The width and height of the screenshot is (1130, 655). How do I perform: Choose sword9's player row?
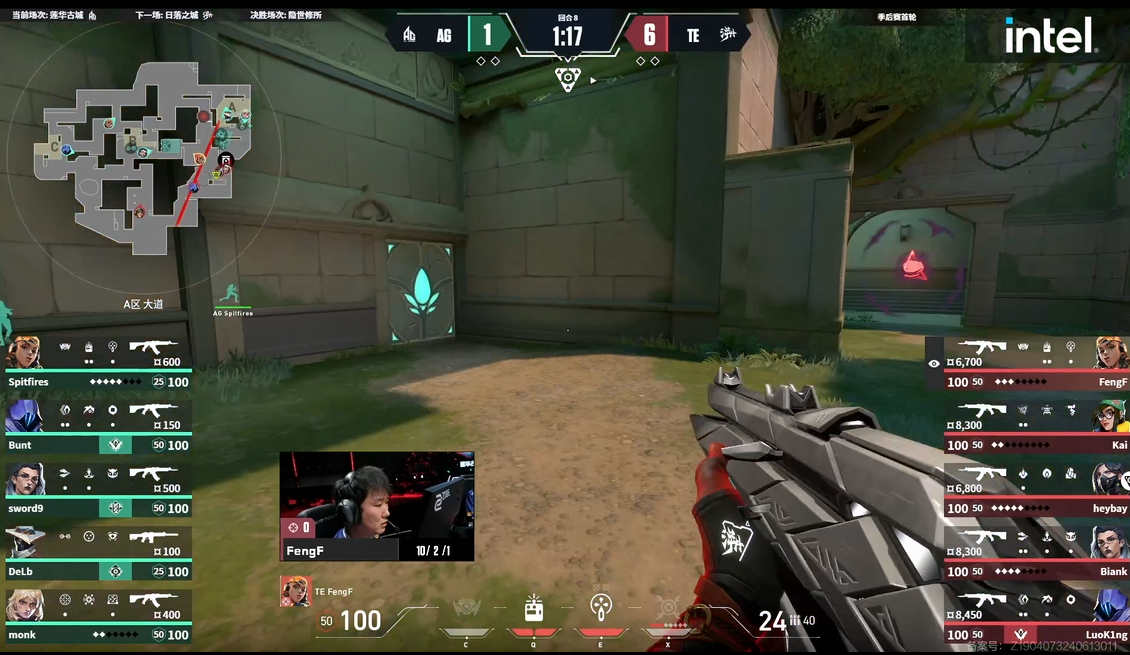click(97, 489)
